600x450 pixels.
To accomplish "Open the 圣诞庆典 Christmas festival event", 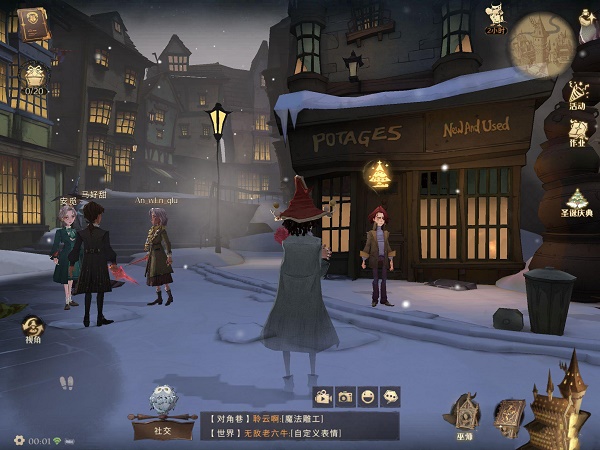I will pos(577,202).
